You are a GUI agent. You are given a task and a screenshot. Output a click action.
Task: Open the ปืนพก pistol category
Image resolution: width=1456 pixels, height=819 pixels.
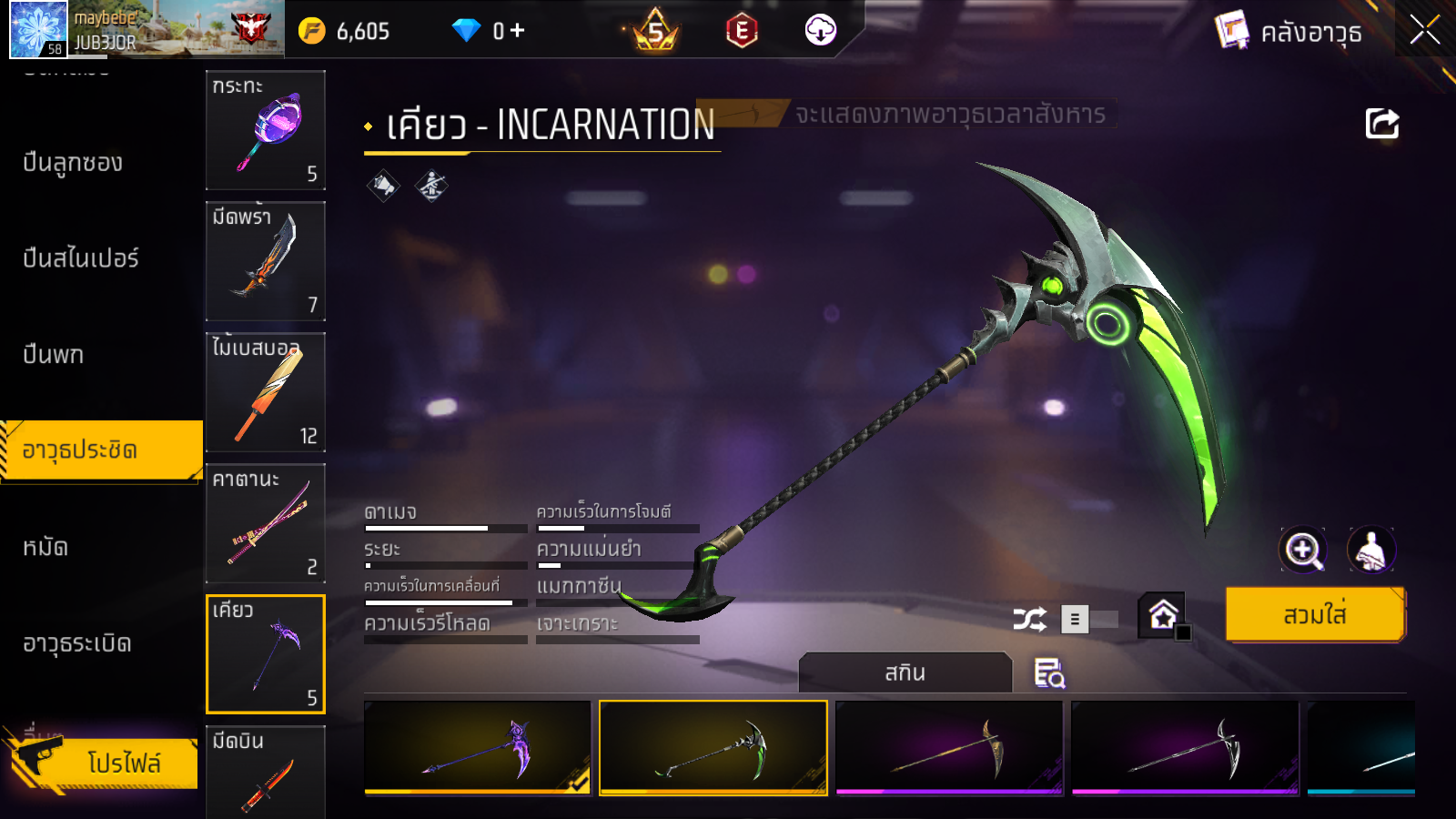point(54,355)
